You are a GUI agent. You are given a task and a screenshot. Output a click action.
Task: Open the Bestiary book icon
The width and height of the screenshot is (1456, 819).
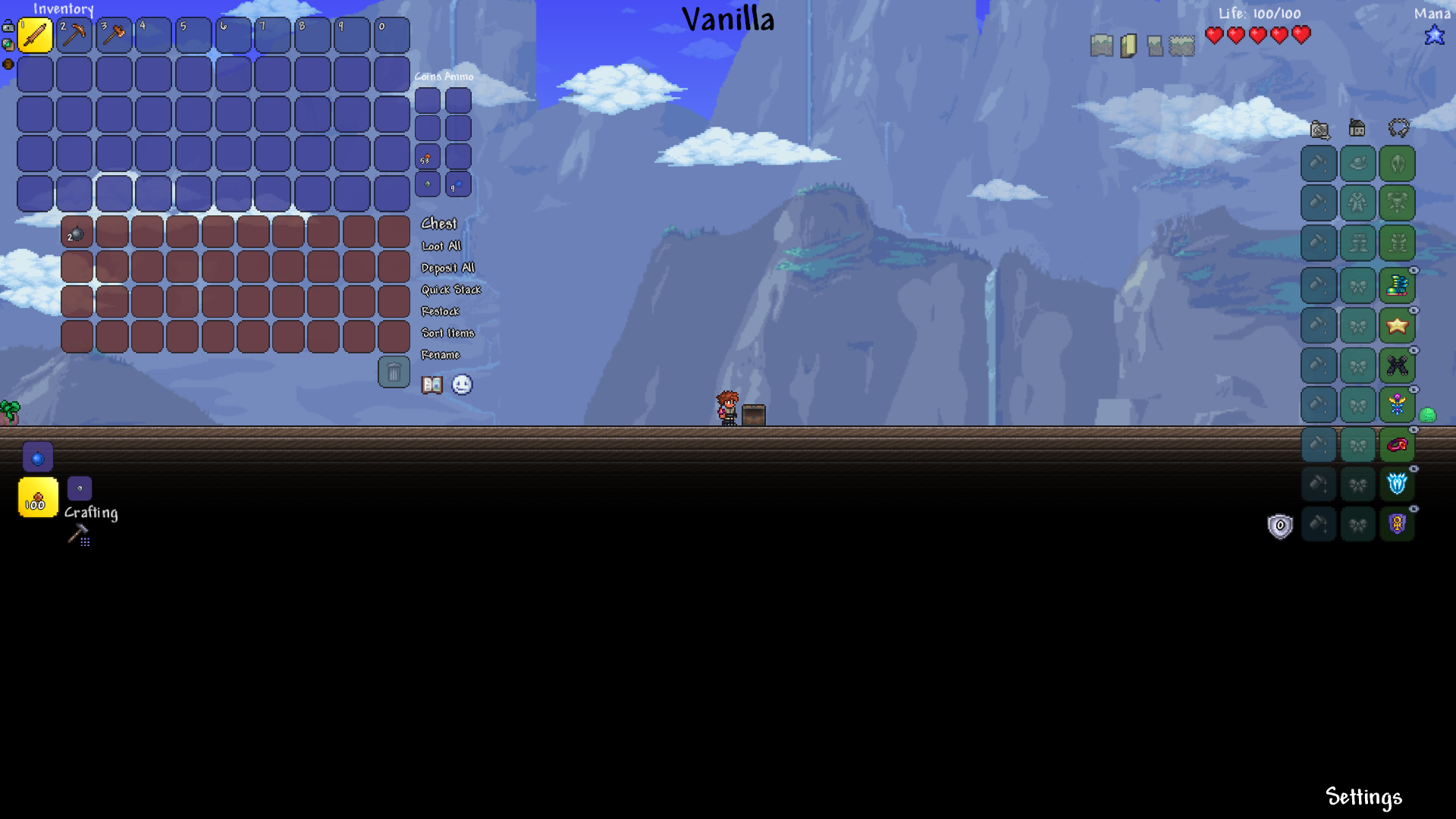(x=431, y=384)
